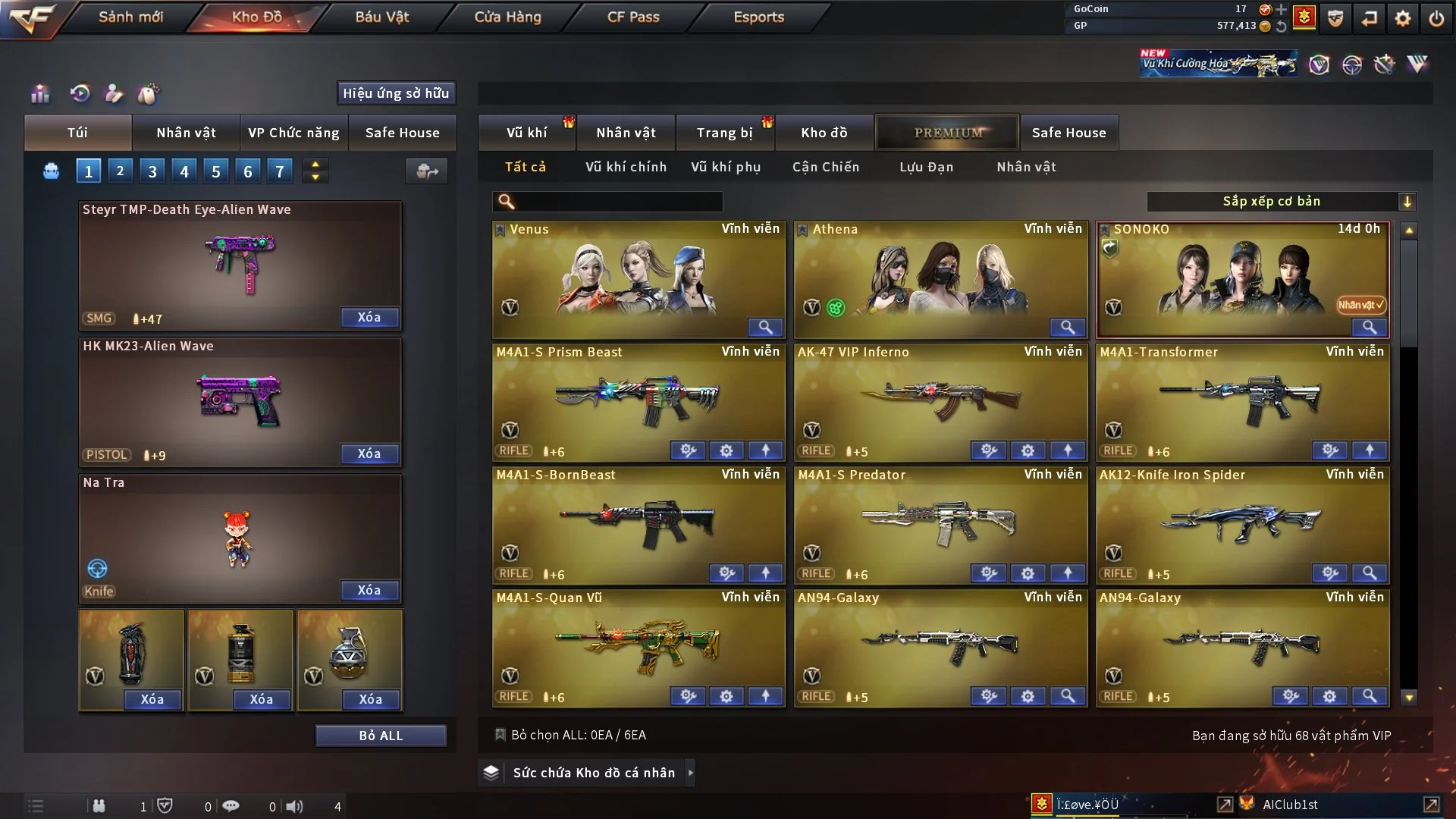Type in the weapon search field
This screenshot has width=1456, height=819.
click(x=614, y=202)
